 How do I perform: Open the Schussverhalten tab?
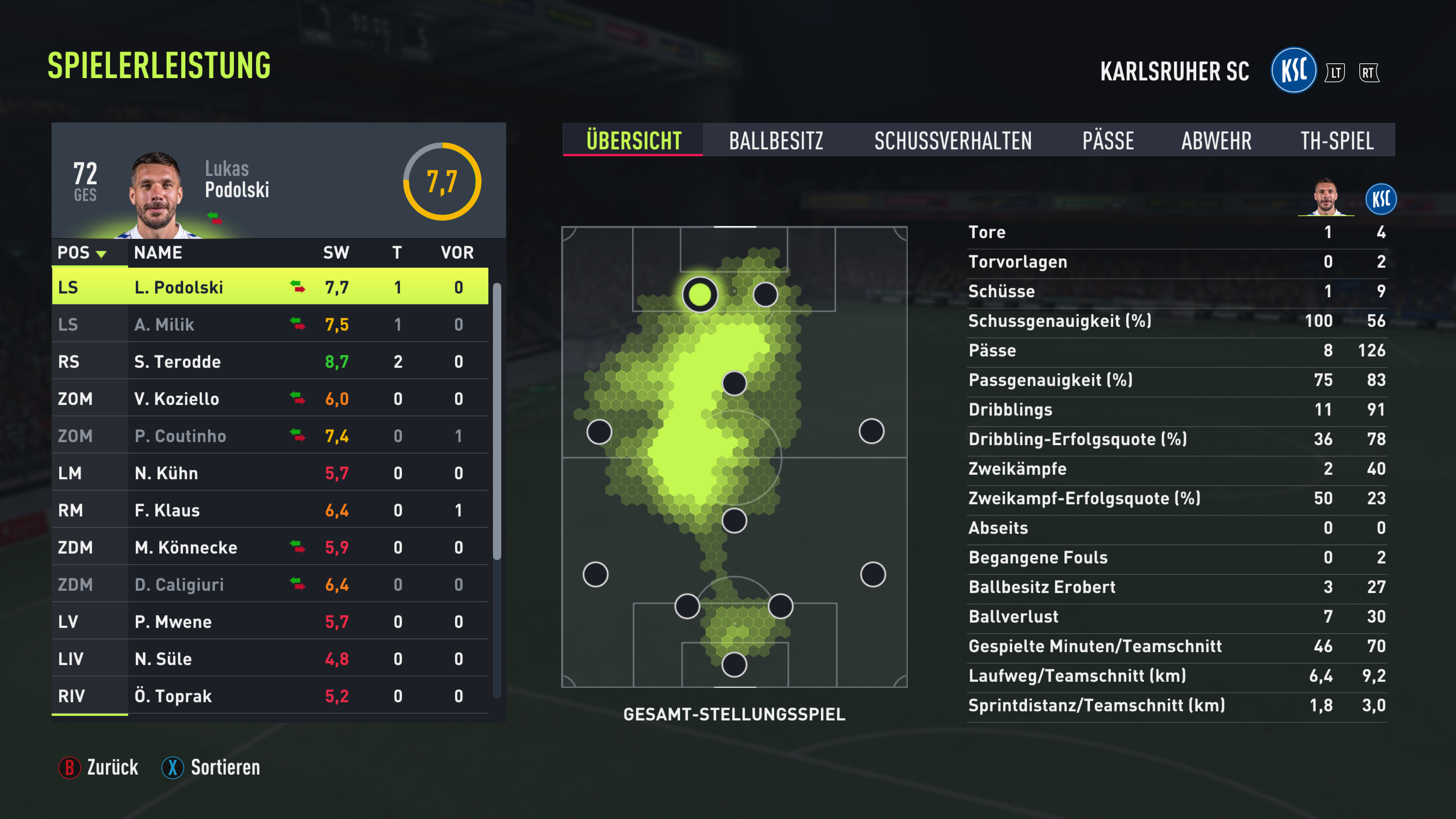coord(952,140)
